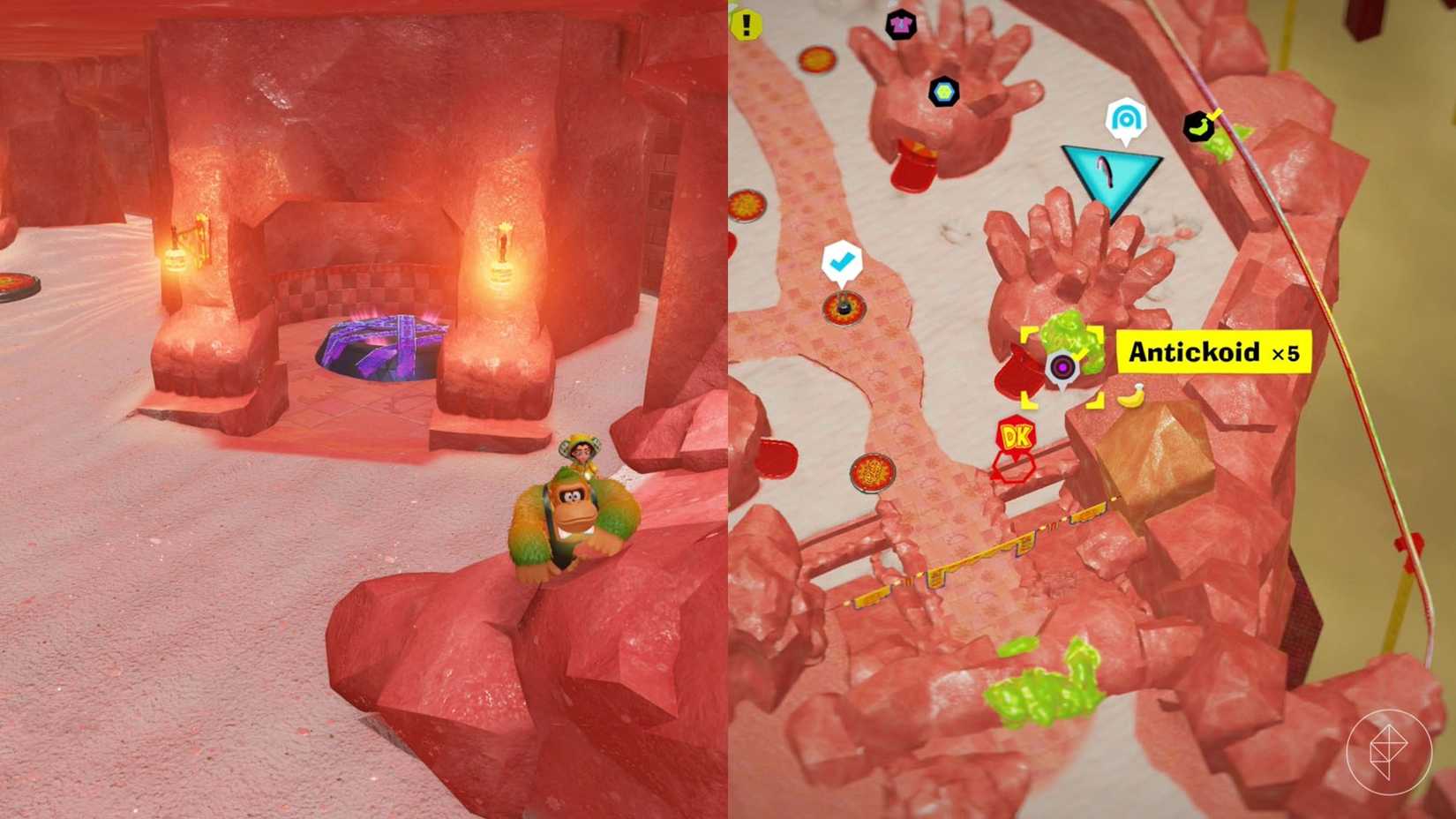Toggle the blue checkmark completion bubble
This screenshot has height=819, width=1456.
pyautogui.click(x=843, y=260)
